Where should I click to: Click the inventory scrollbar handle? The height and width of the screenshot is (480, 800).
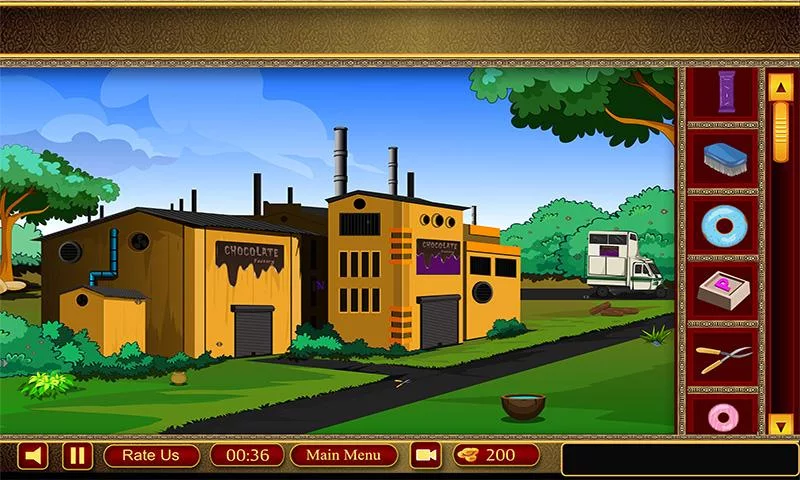tap(780, 130)
